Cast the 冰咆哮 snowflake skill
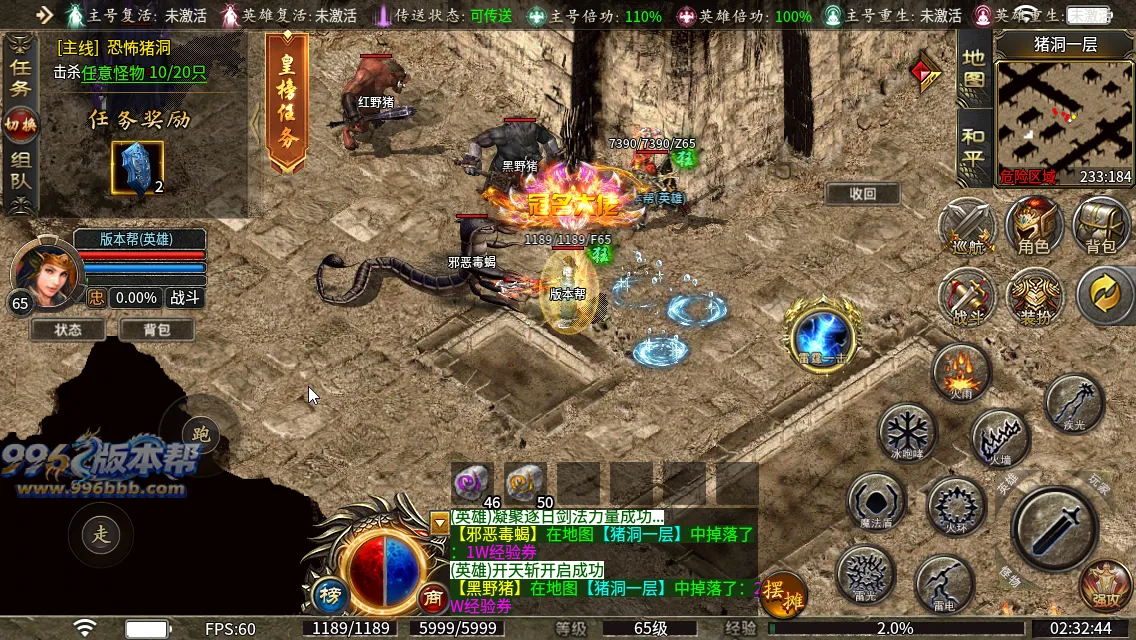 point(907,432)
